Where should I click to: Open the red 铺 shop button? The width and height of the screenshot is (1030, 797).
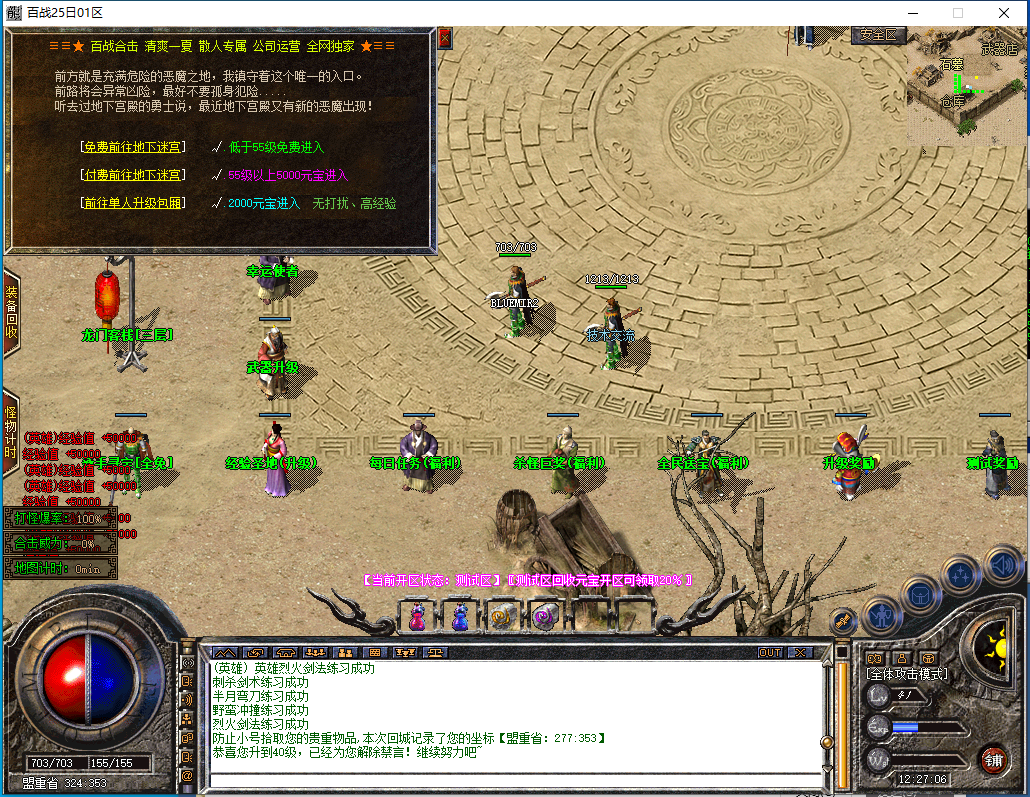(x=992, y=759)
